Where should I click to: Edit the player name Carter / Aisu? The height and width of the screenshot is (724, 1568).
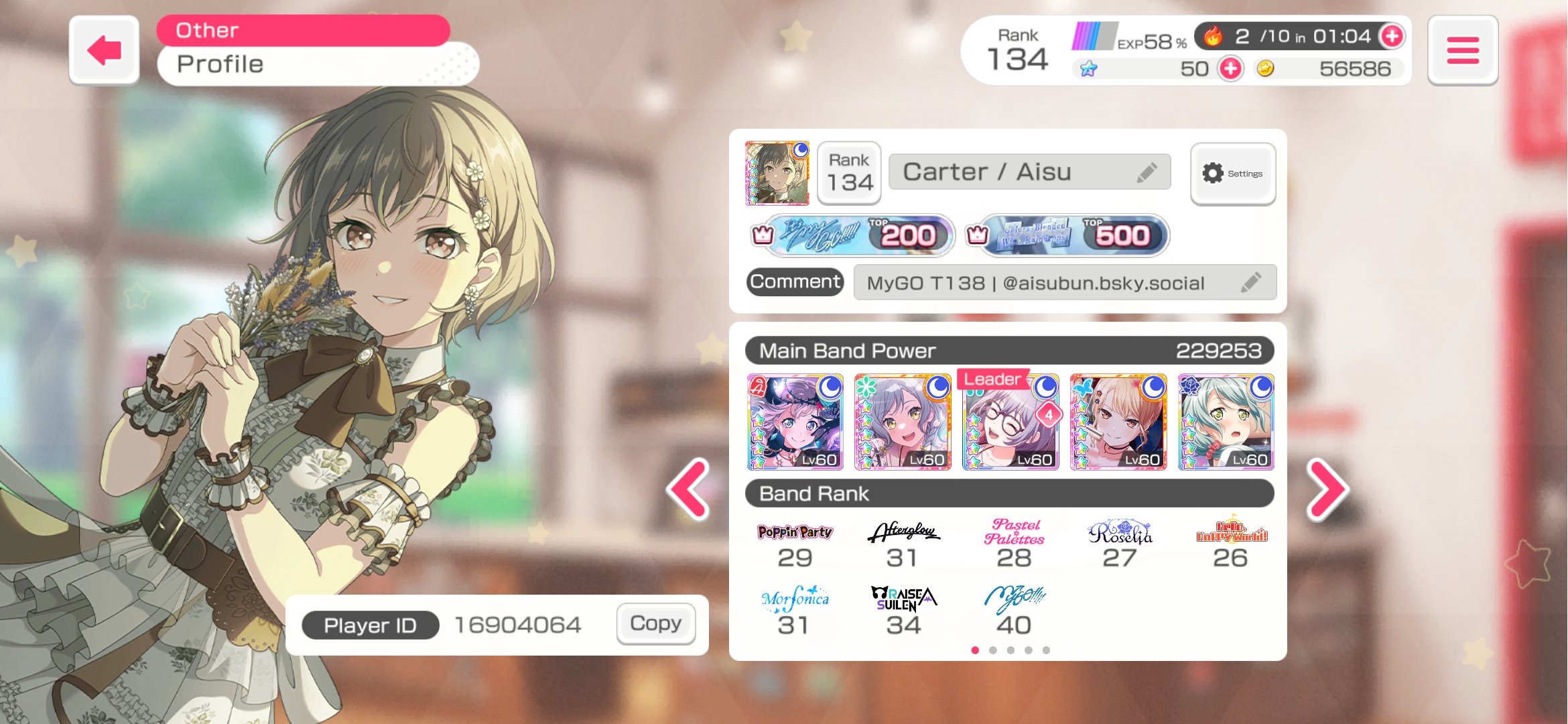click(x=1147, y=172)
